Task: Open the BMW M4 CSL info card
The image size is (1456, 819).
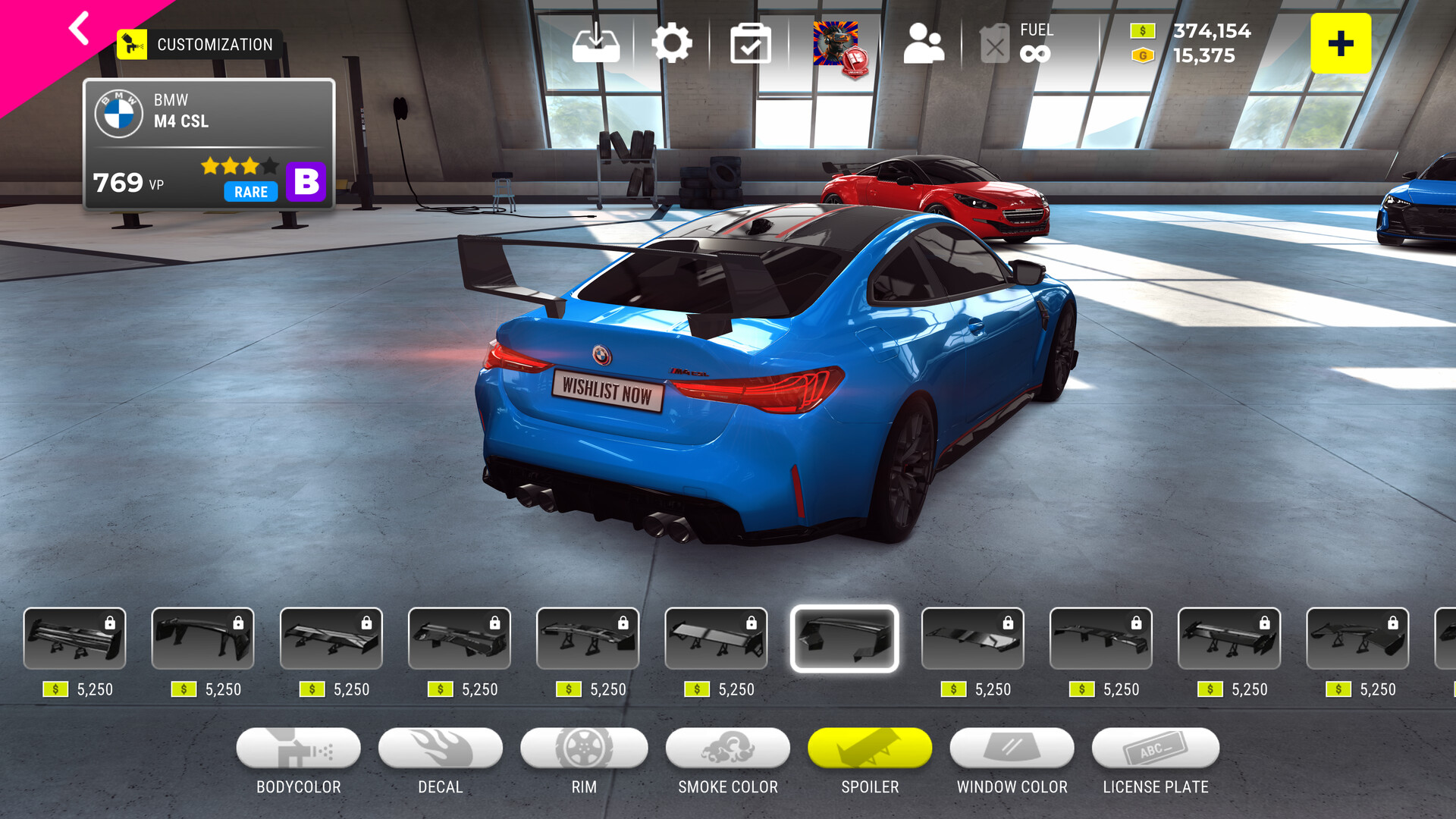Action: point(209,144)
